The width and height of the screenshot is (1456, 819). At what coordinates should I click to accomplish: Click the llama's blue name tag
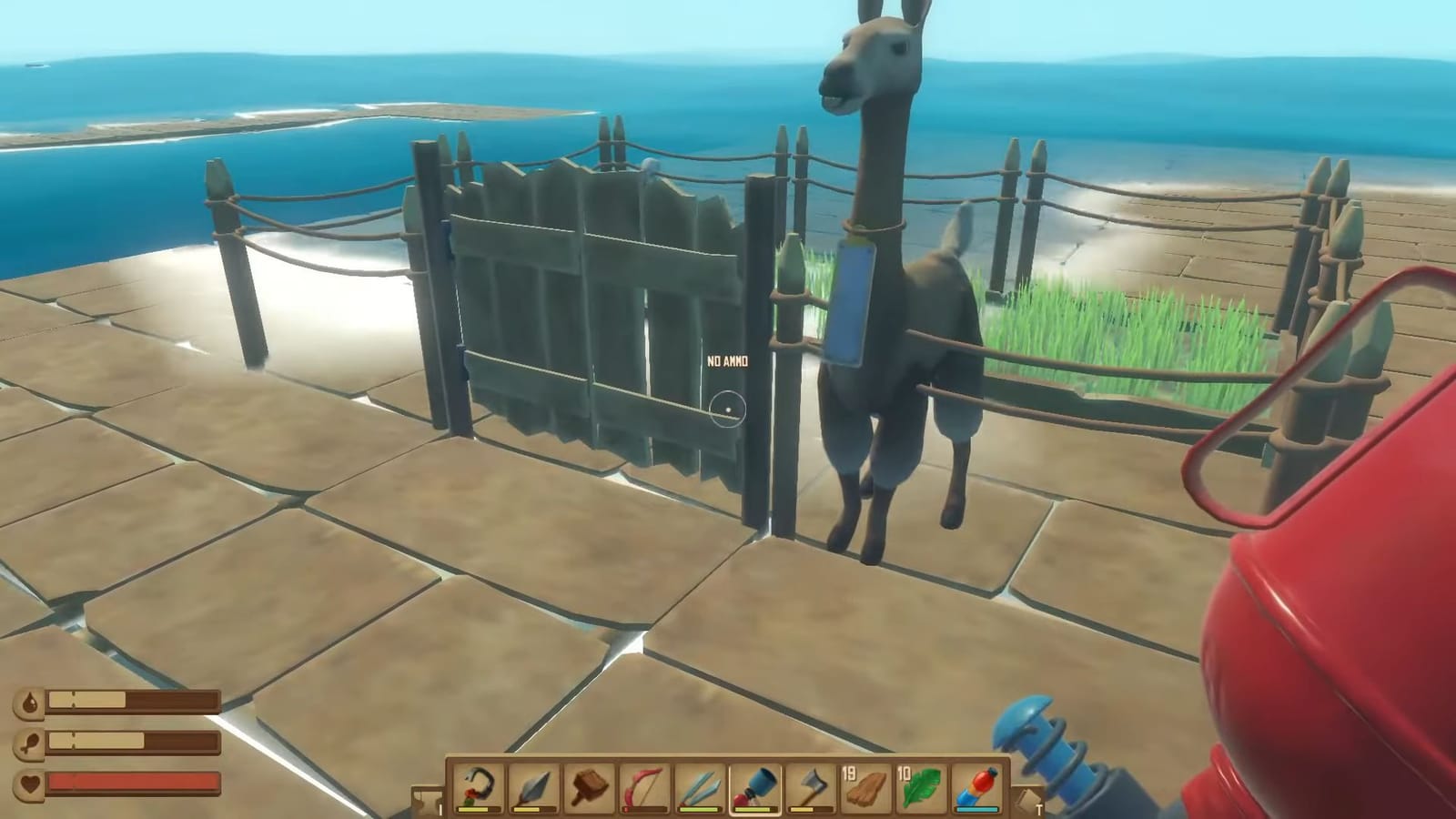(852, 305)
